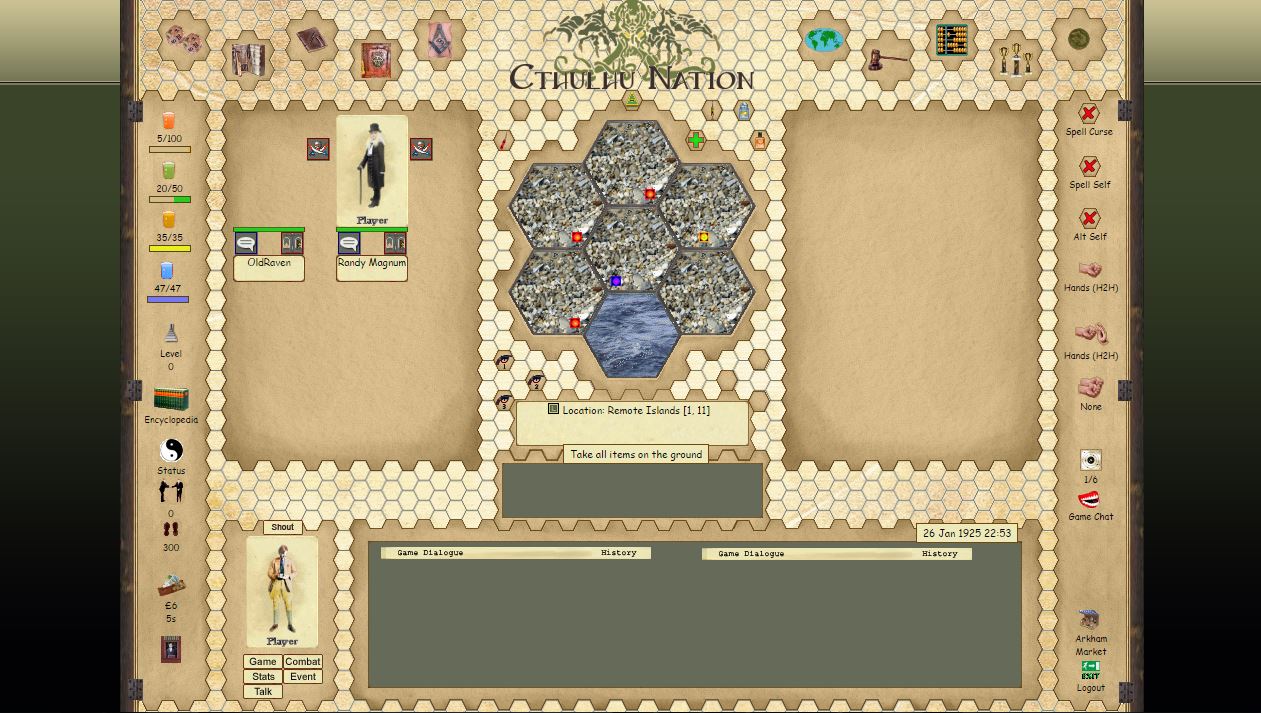Click the green plus icon above the map
This screenshot has height=713, width=1261.
(696, 141)
